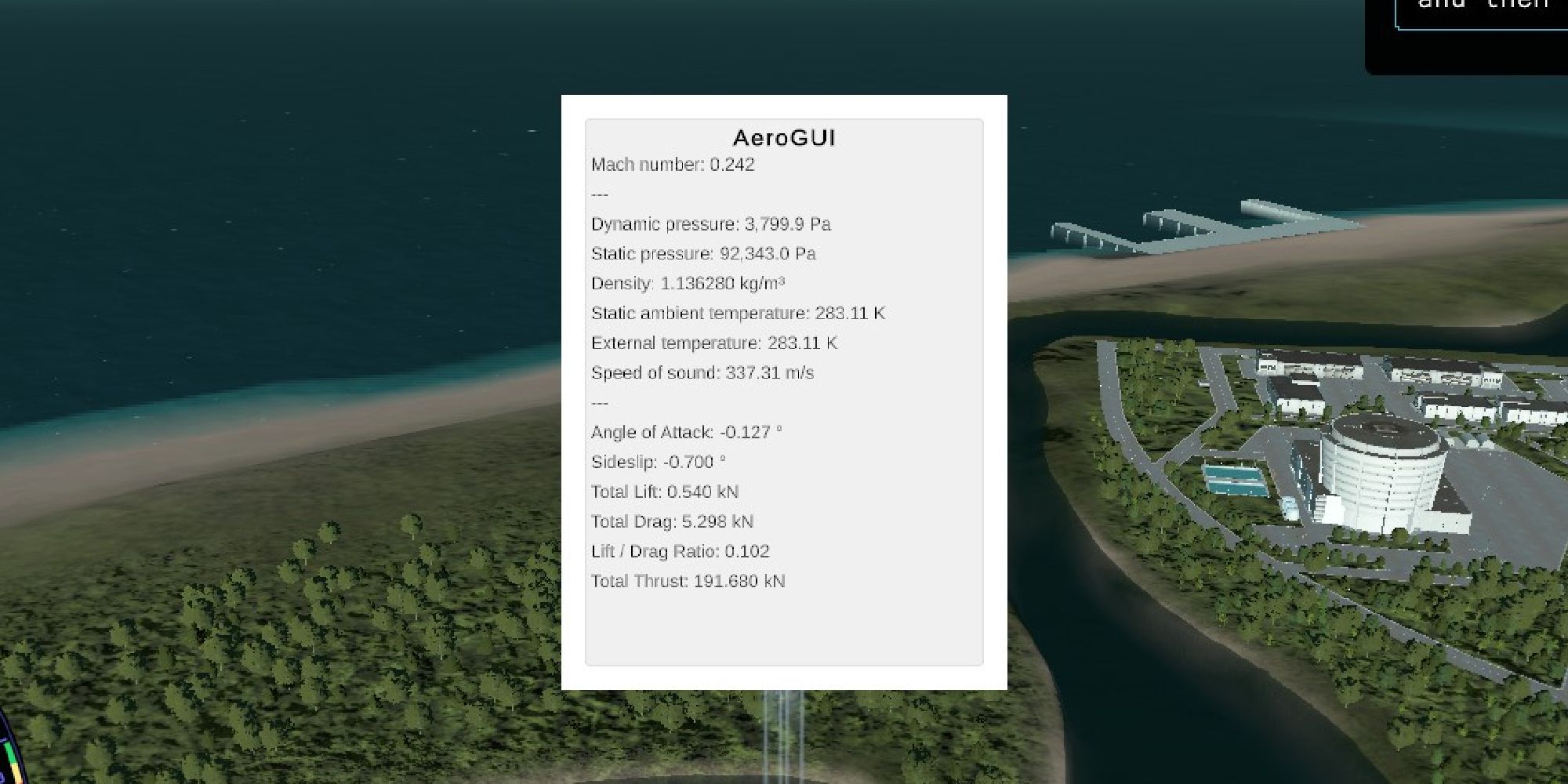This screenshot has width=1568, height=784.
Task: Select the External temperature line
Action: point(713,343)
